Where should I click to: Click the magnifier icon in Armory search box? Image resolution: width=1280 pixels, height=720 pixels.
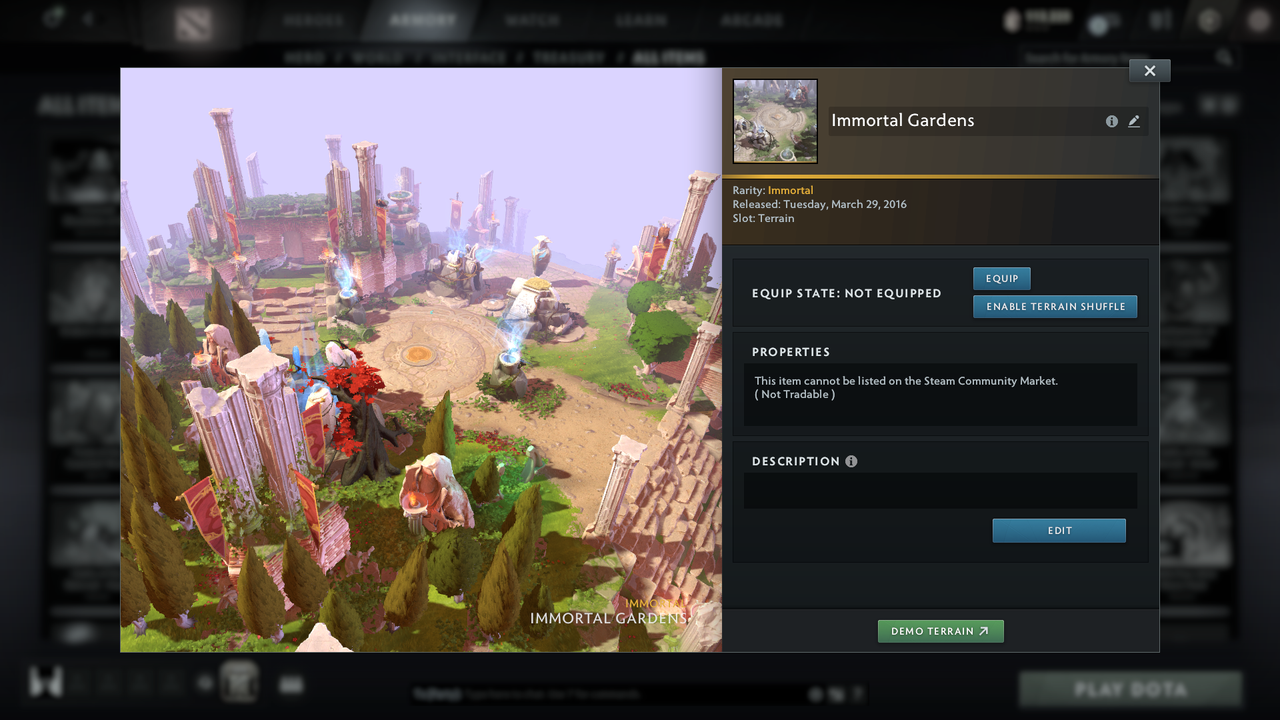tap(1227, 58)
